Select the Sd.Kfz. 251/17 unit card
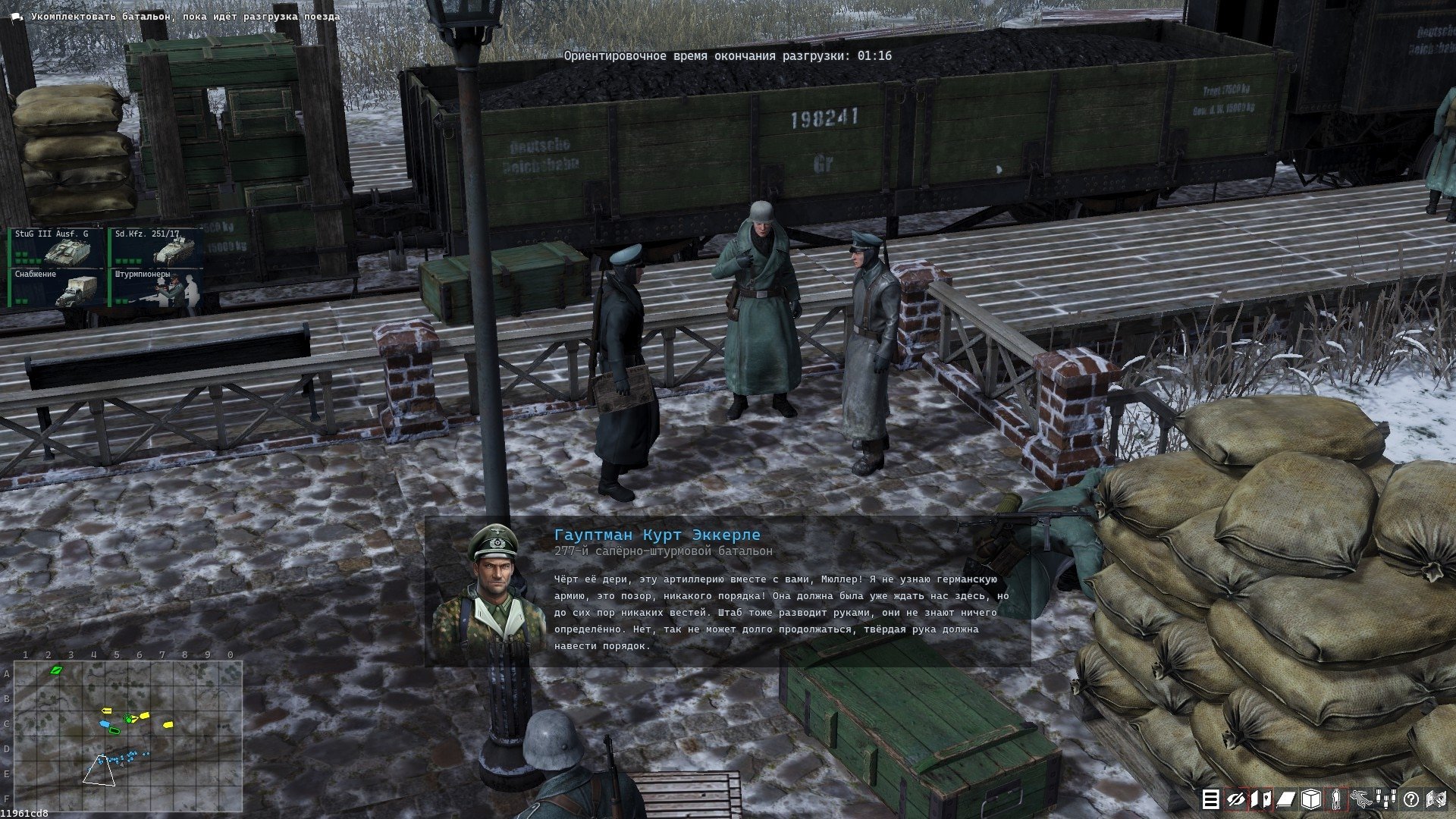 pyautogui.click(x=157, y=248)
